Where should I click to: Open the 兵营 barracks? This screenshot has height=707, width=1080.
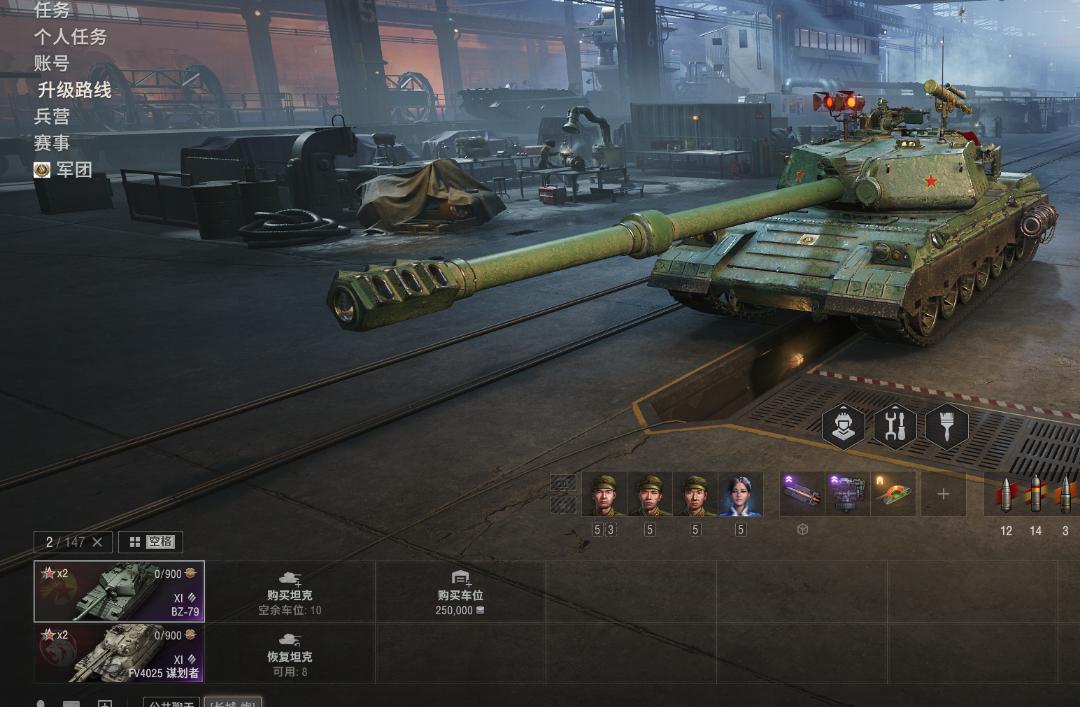click(x=52, y=117)
